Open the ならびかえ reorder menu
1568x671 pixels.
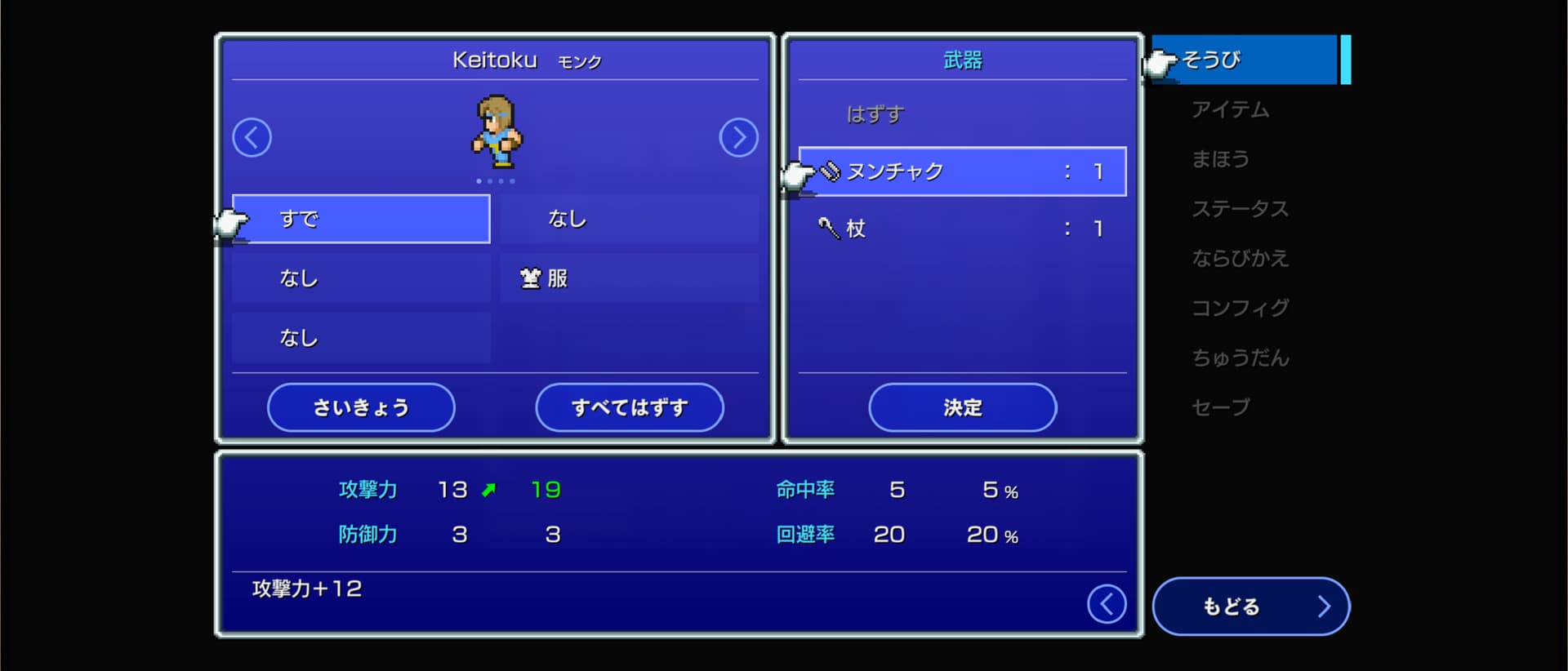click(x=1240, y=259)
